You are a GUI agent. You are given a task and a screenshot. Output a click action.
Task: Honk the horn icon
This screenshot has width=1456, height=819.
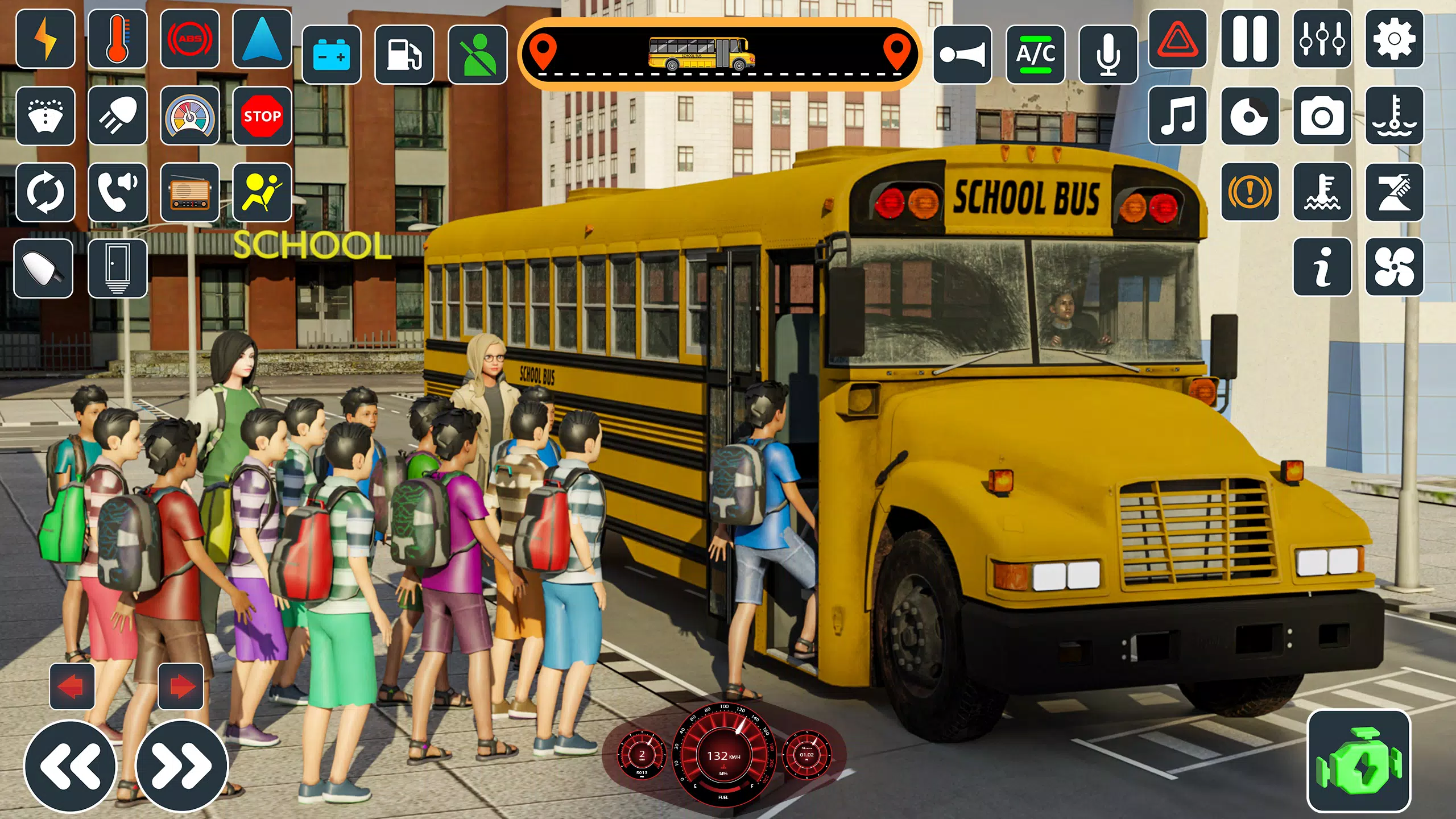[x=962, y=55]
